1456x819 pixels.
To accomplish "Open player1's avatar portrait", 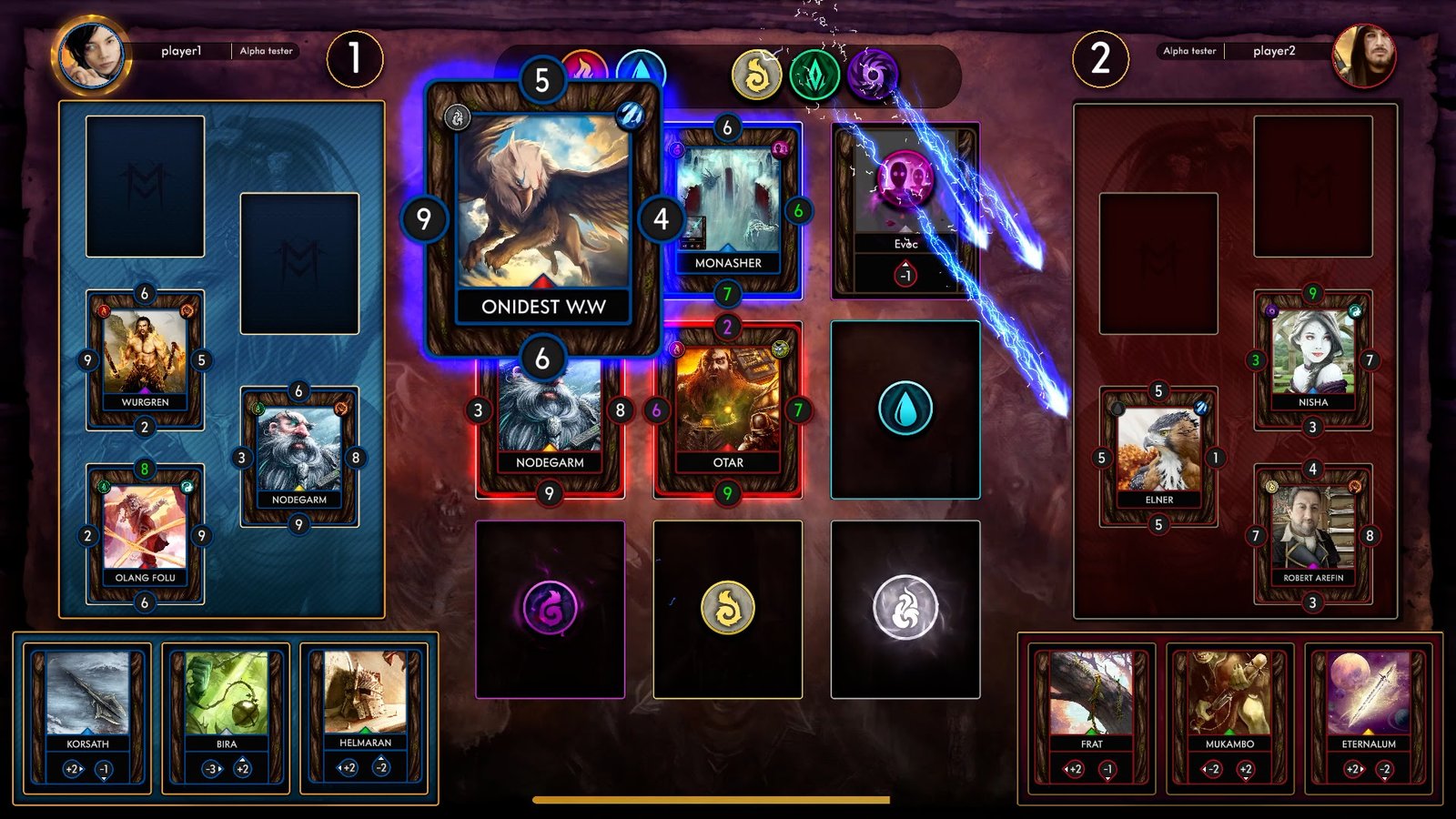I will tap(92, 54).
